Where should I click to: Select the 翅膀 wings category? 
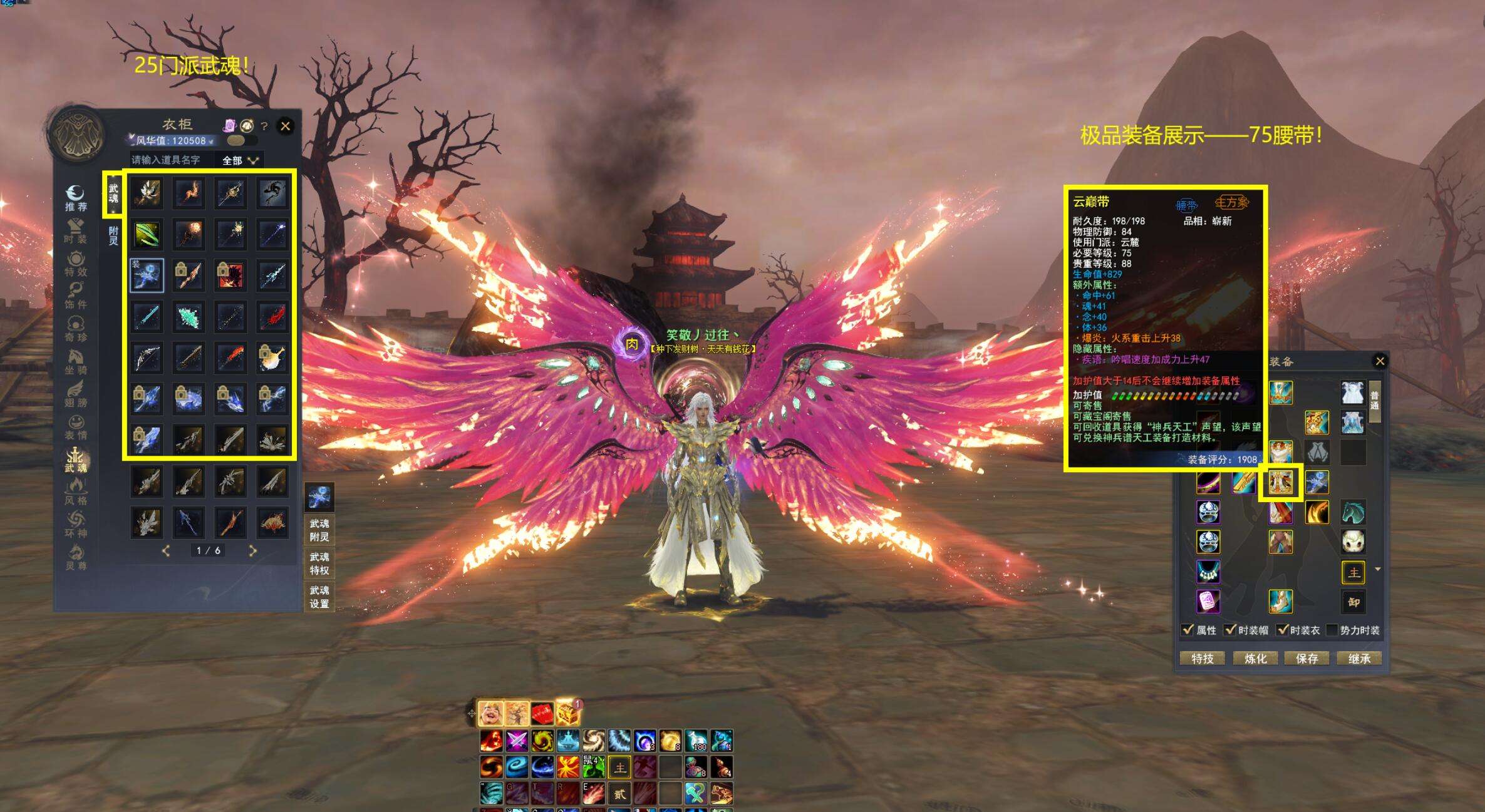[76, 394]
